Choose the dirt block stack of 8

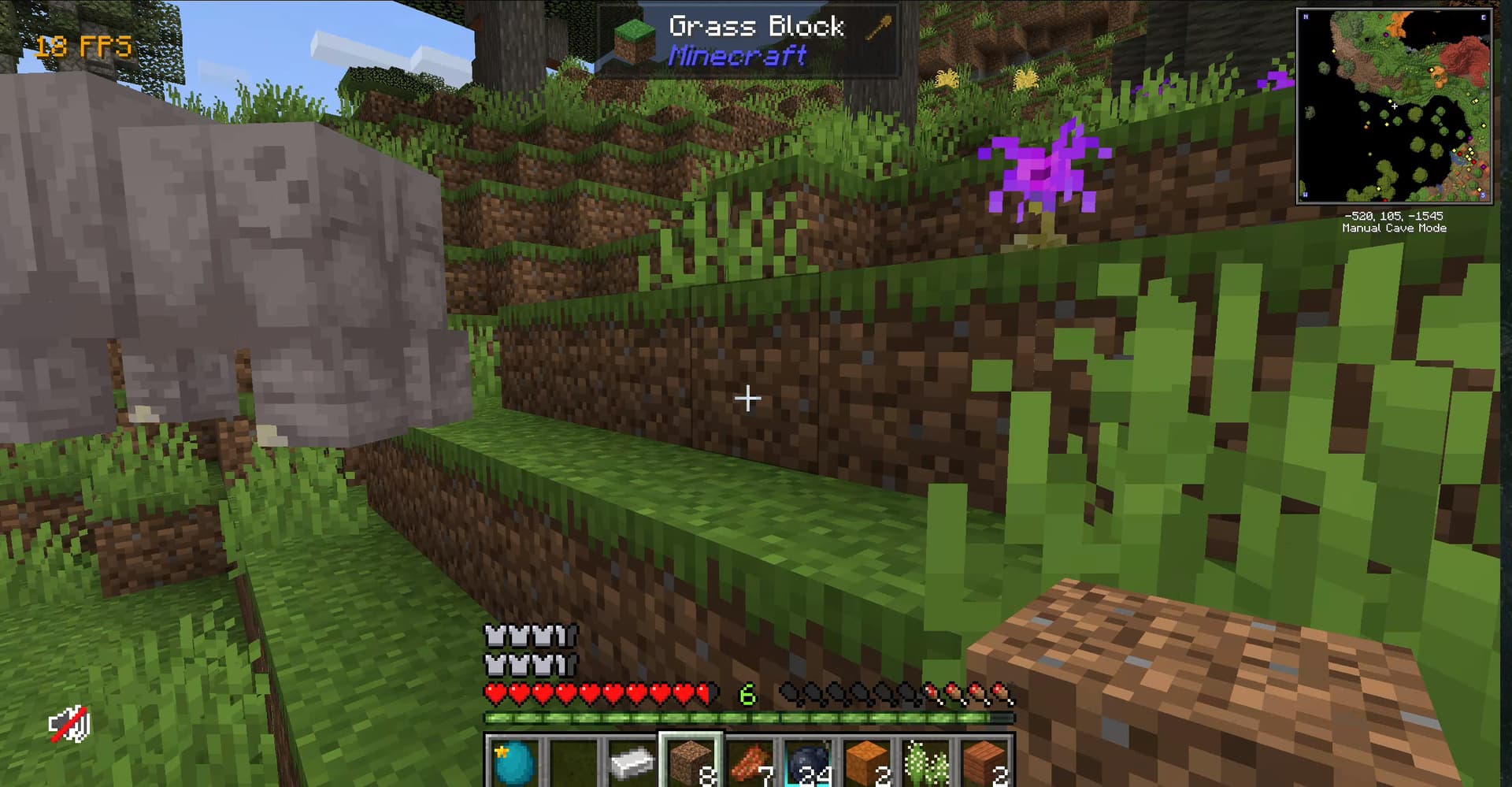[x=691, y=762]
